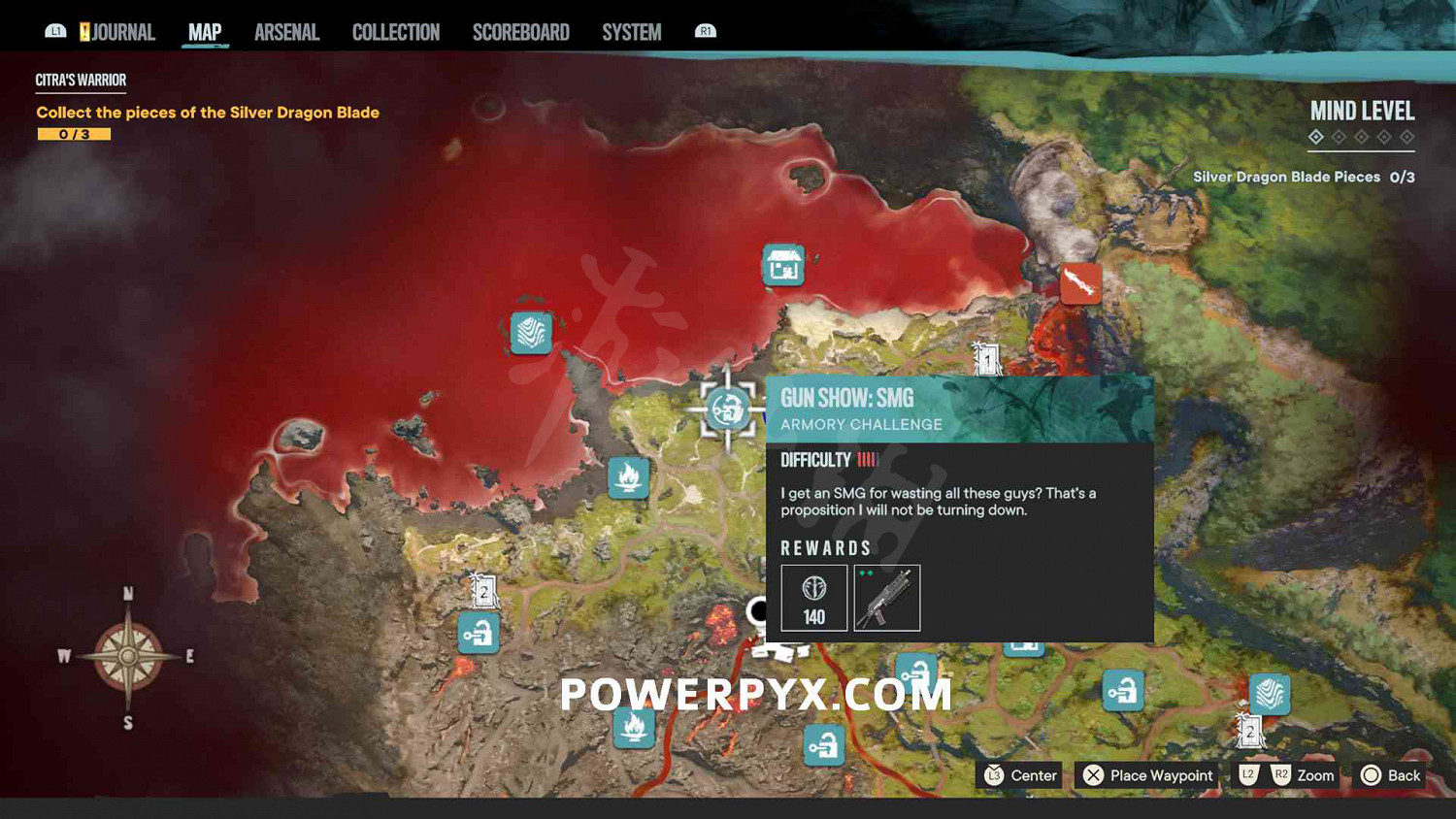The height and width of the screenshot is (819, 1456).
Task: Click the crosshair map cursor
Action: [x=728, y=410]
